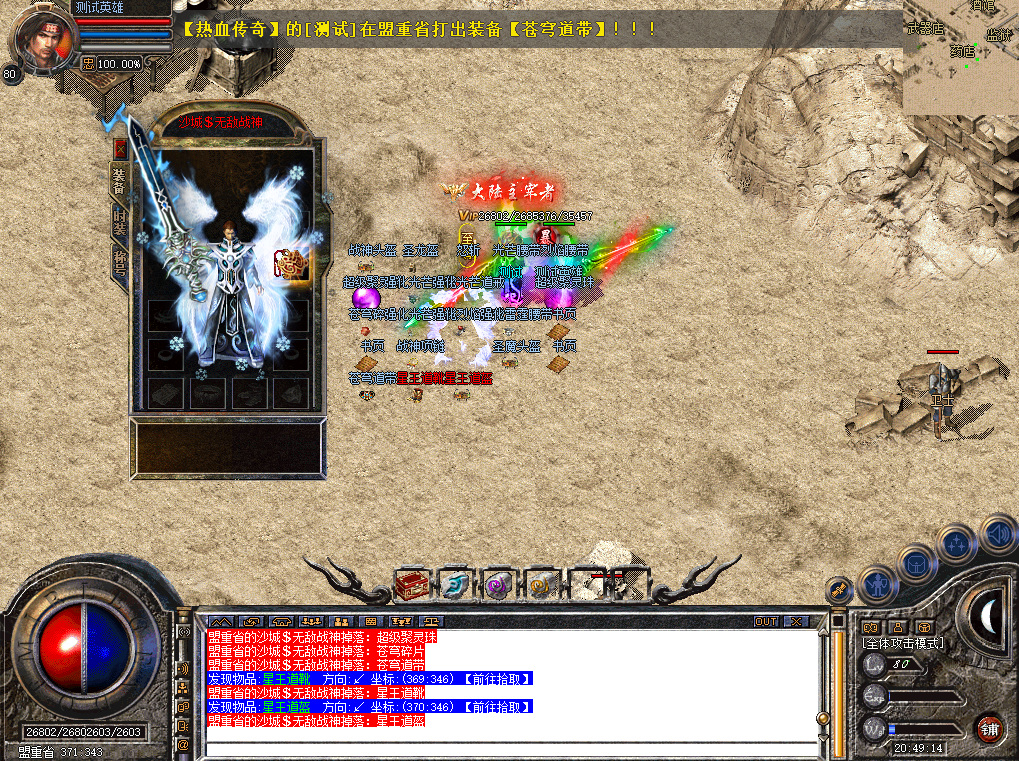1019x761 pixels.
Task: Click the OUT button on chat bar
Action: [766, 621]
